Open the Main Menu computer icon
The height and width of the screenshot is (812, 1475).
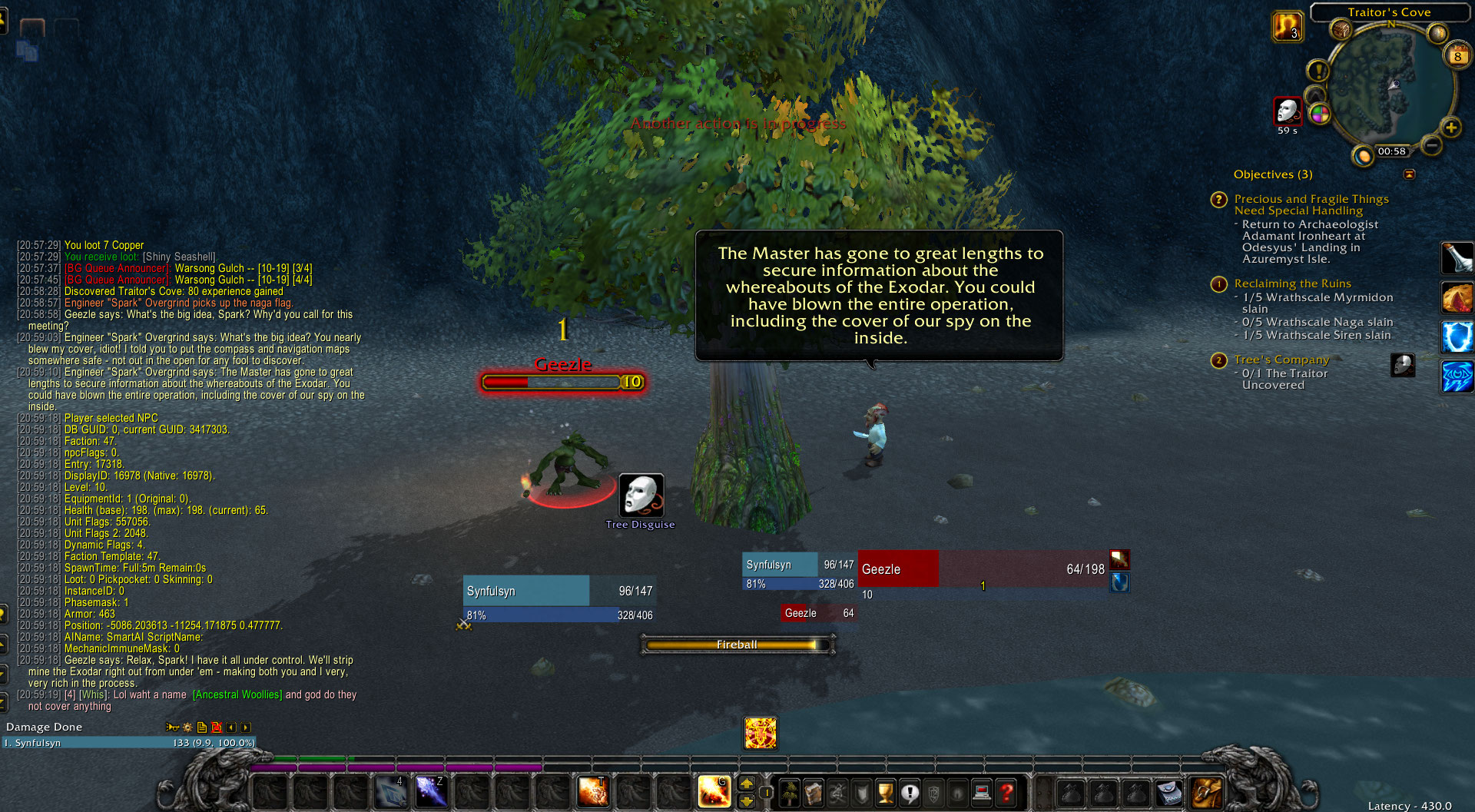982,792
